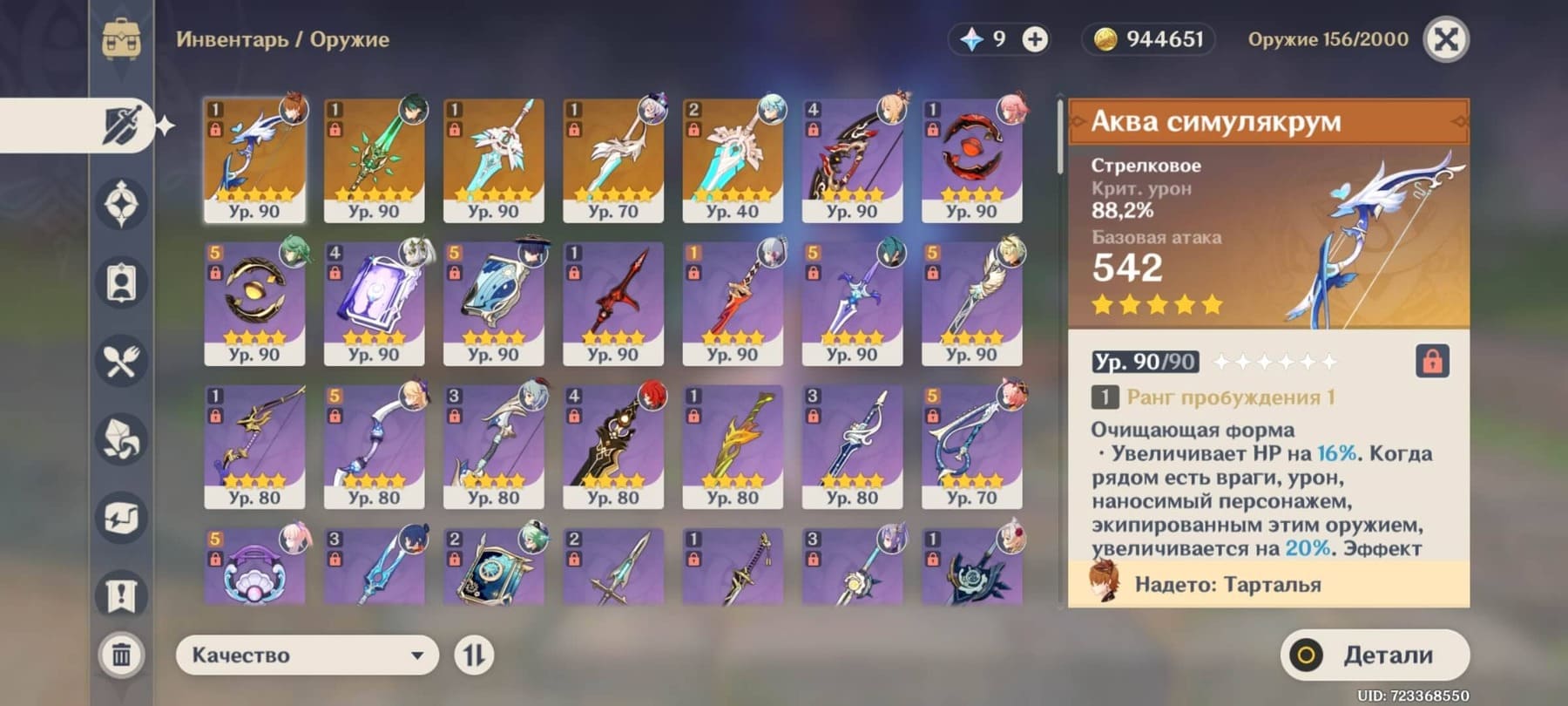
Task: Open the Детали weapon details
Action: point(1374,655)
